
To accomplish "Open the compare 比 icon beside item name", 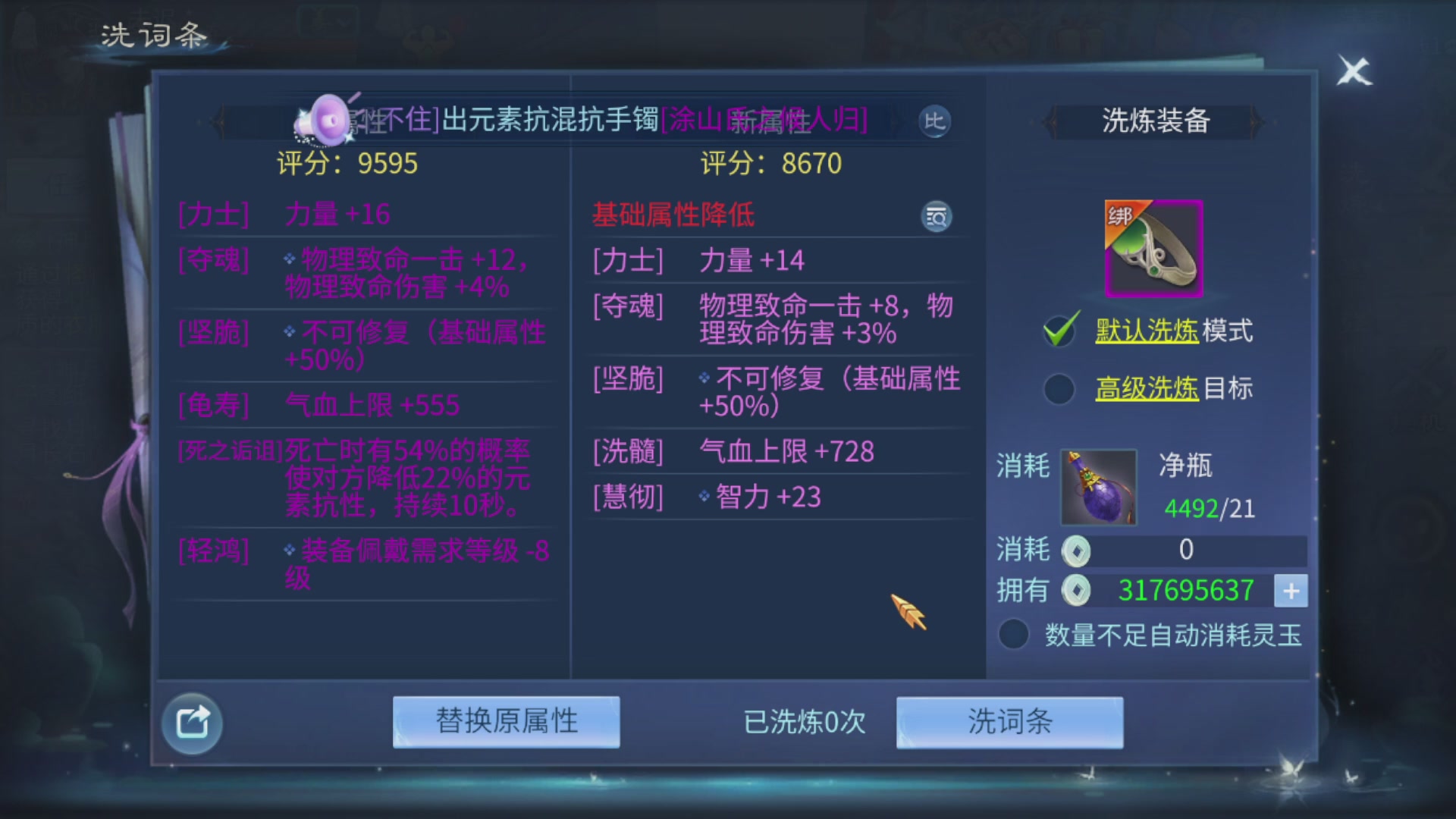I will tap(935, 122).
